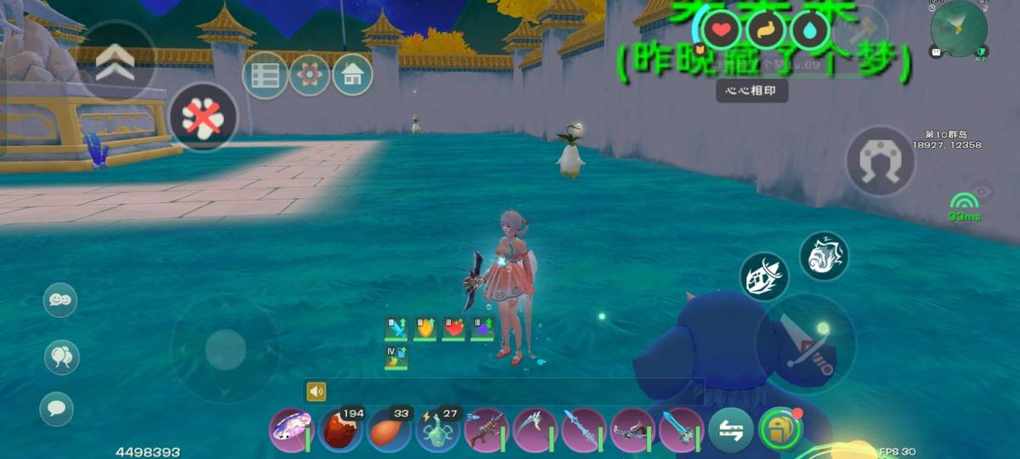The width and height of the screenshot is (1020, 459).
Task: Open the list panel icon
Action: pos(265,75)
